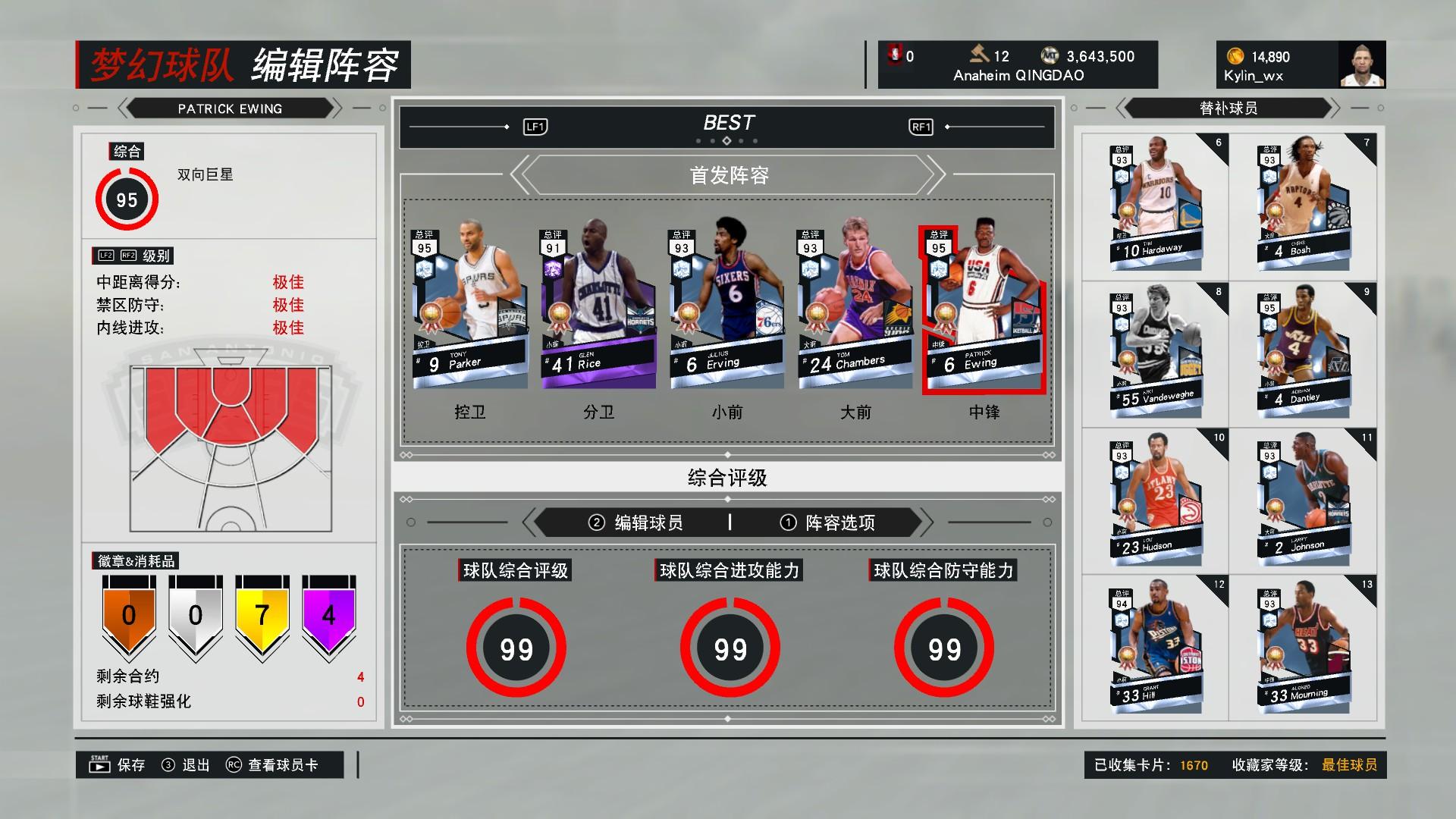The image size is (1456, 819).
Task: Click the 退出 exit option
Action: 194,765
